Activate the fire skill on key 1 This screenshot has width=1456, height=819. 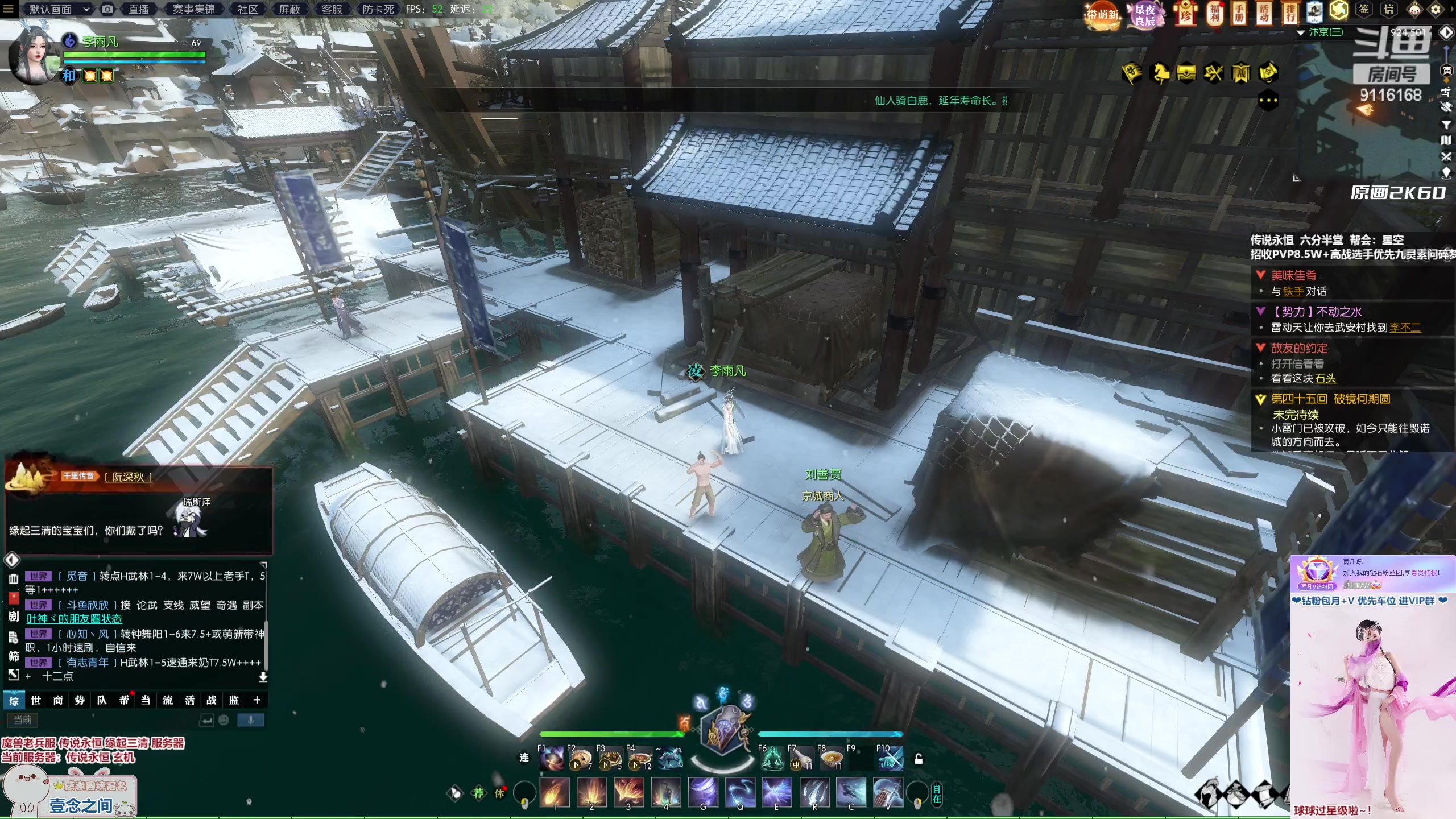(555, 792)
